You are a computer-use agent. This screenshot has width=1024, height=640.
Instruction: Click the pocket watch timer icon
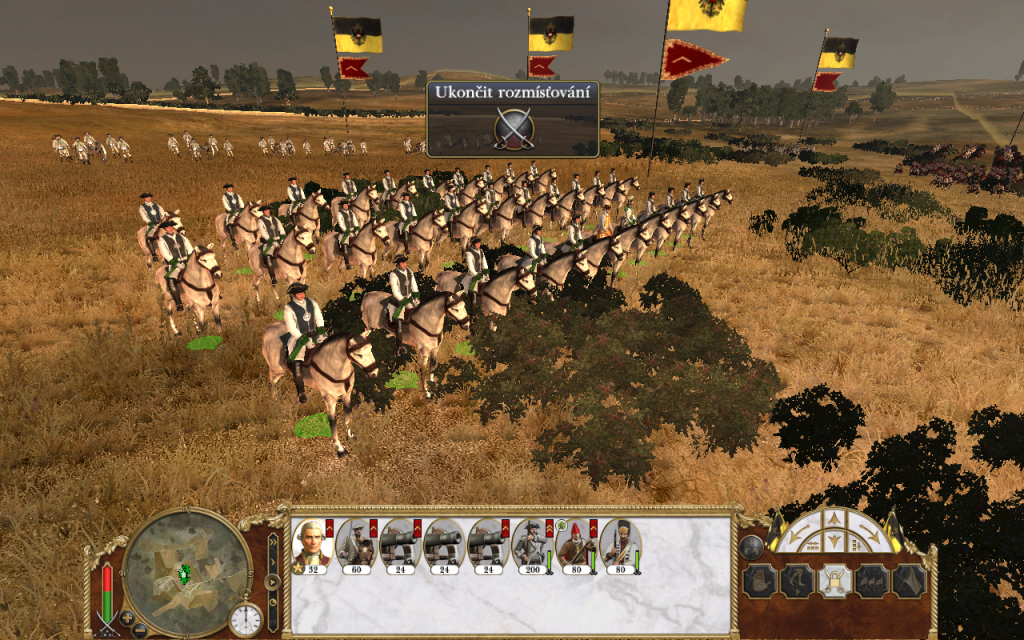(245, 618)
